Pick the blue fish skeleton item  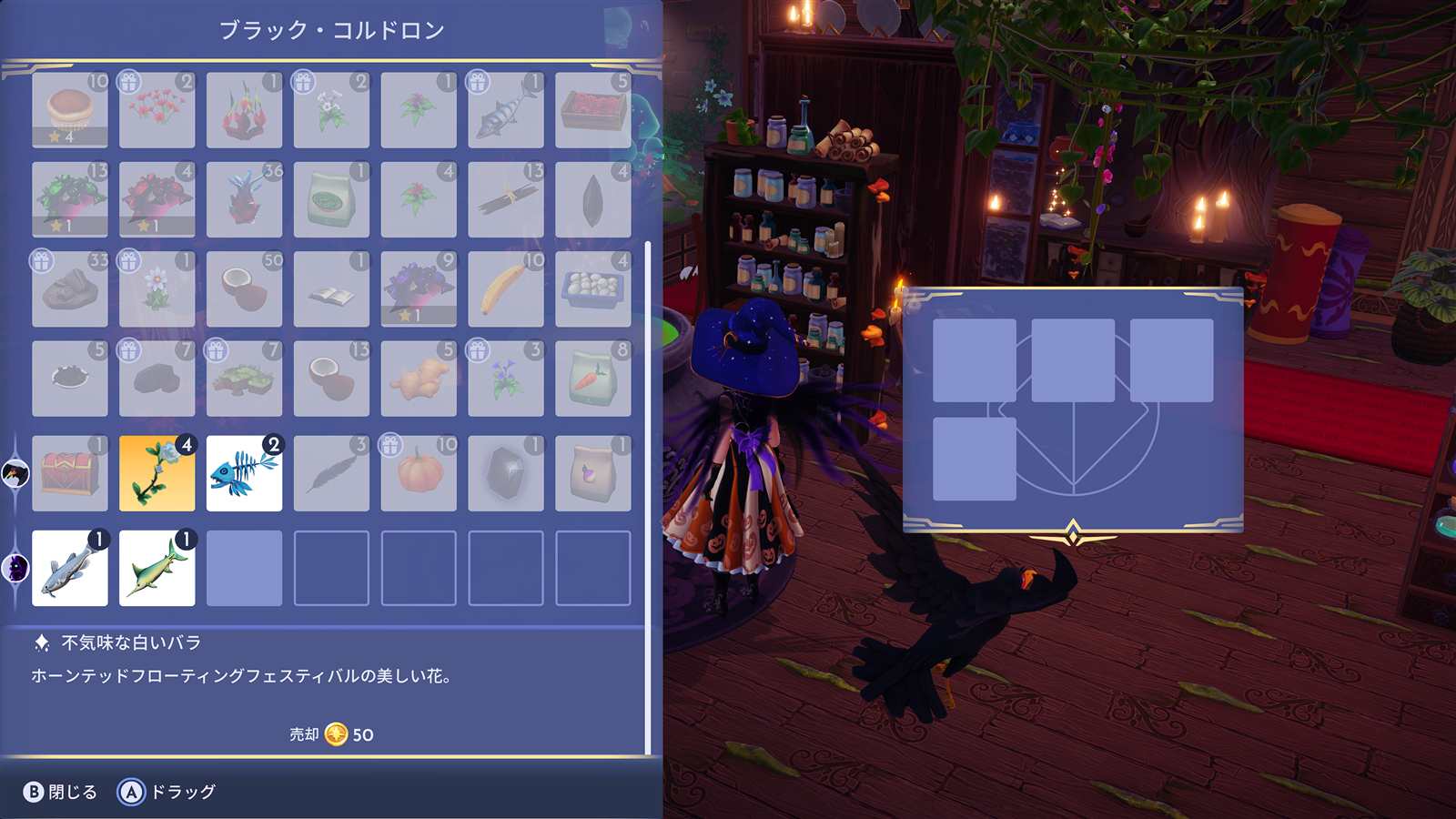coord(244,473)
